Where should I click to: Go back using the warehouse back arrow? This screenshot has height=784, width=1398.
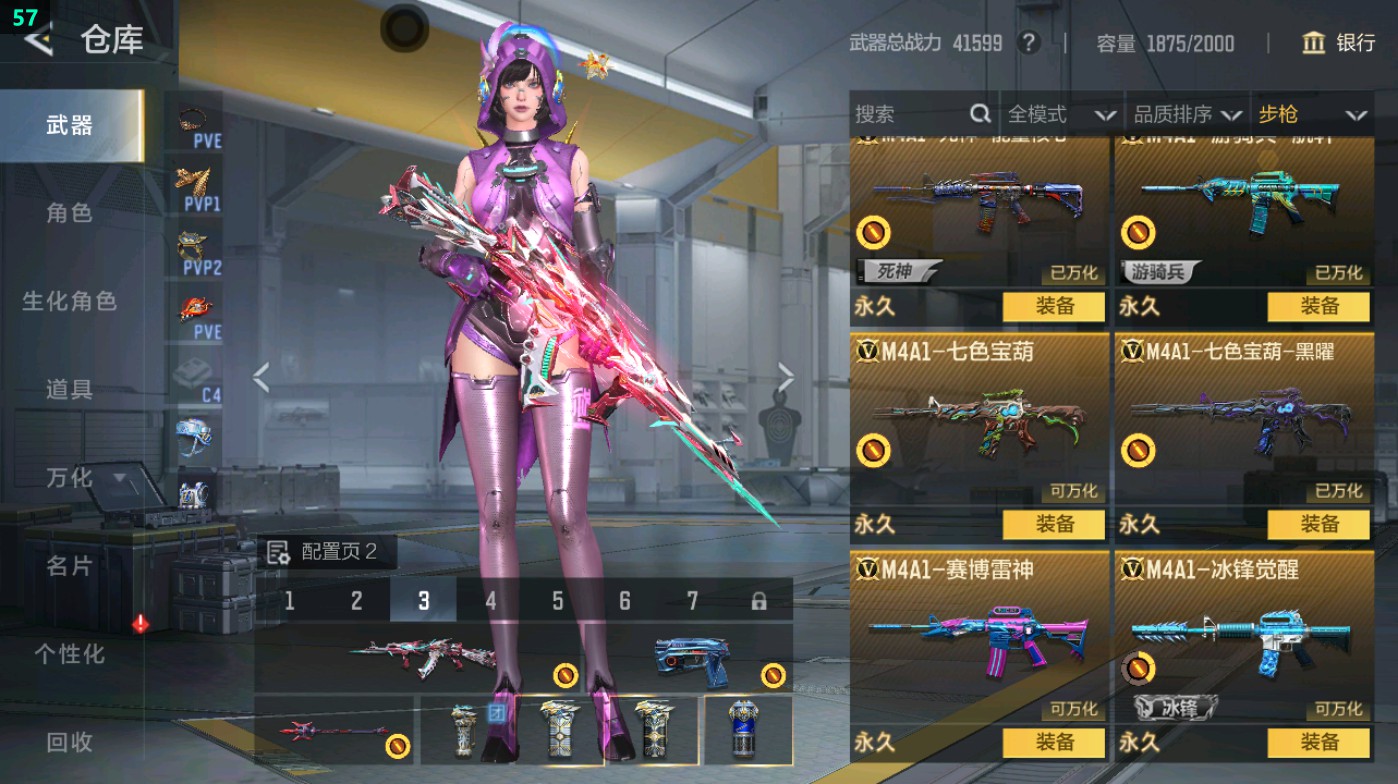pos(38,40)
